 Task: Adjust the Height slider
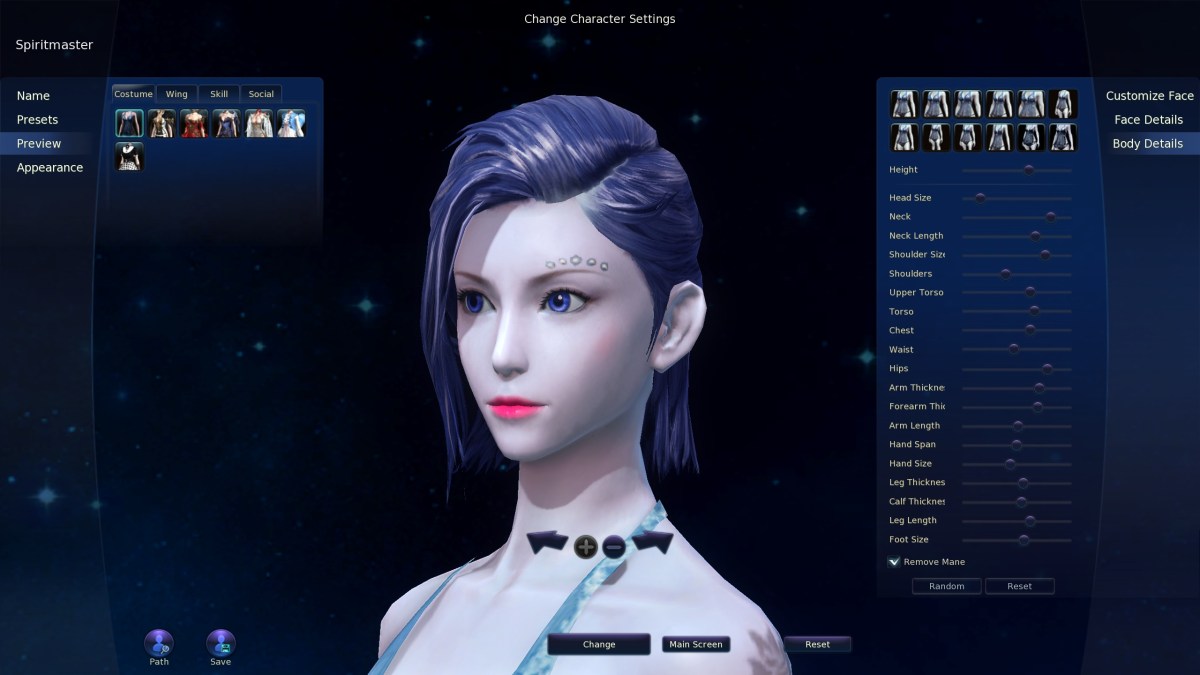click(1028, 170)
